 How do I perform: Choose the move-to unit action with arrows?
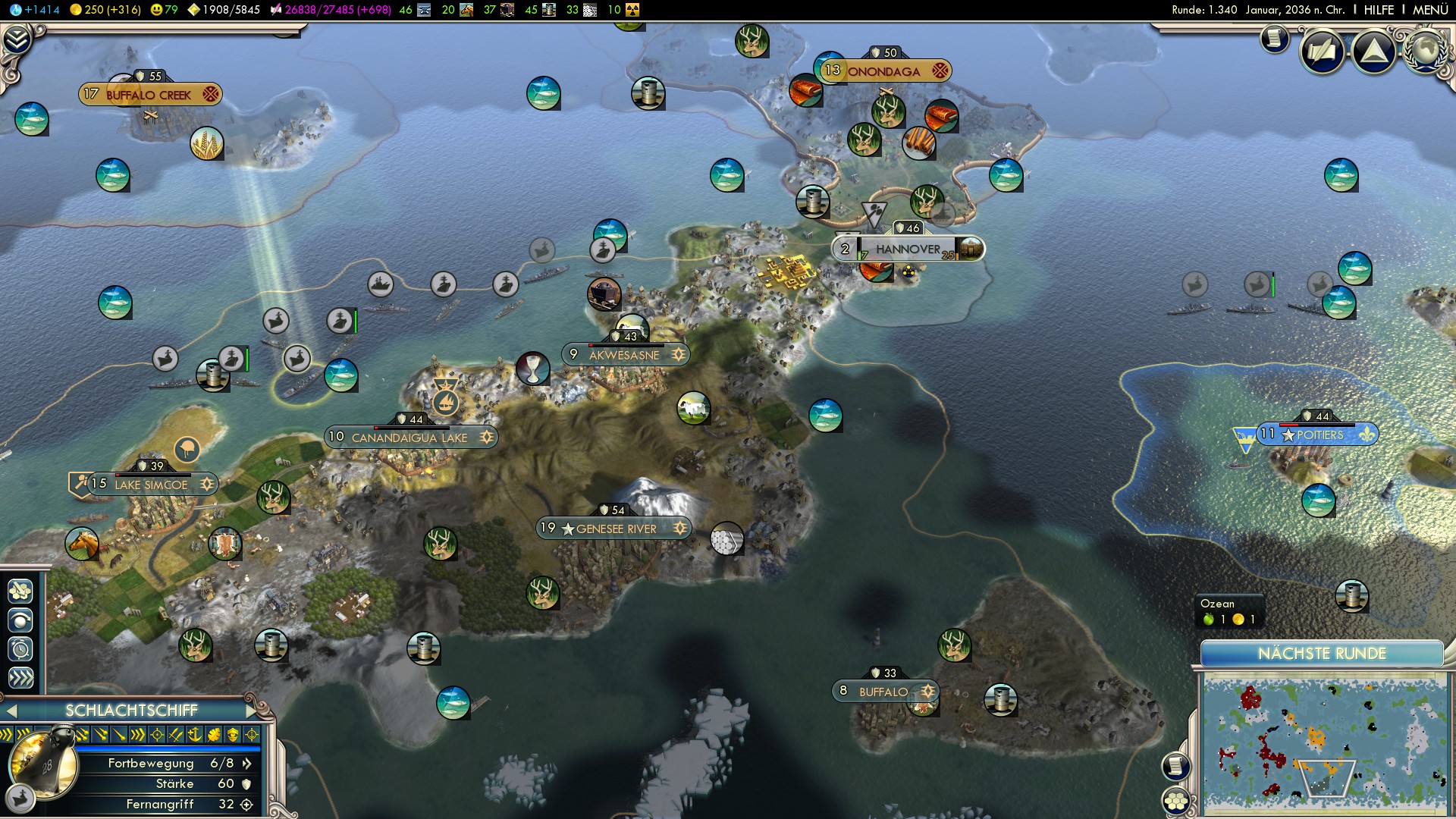pos(20,678)
